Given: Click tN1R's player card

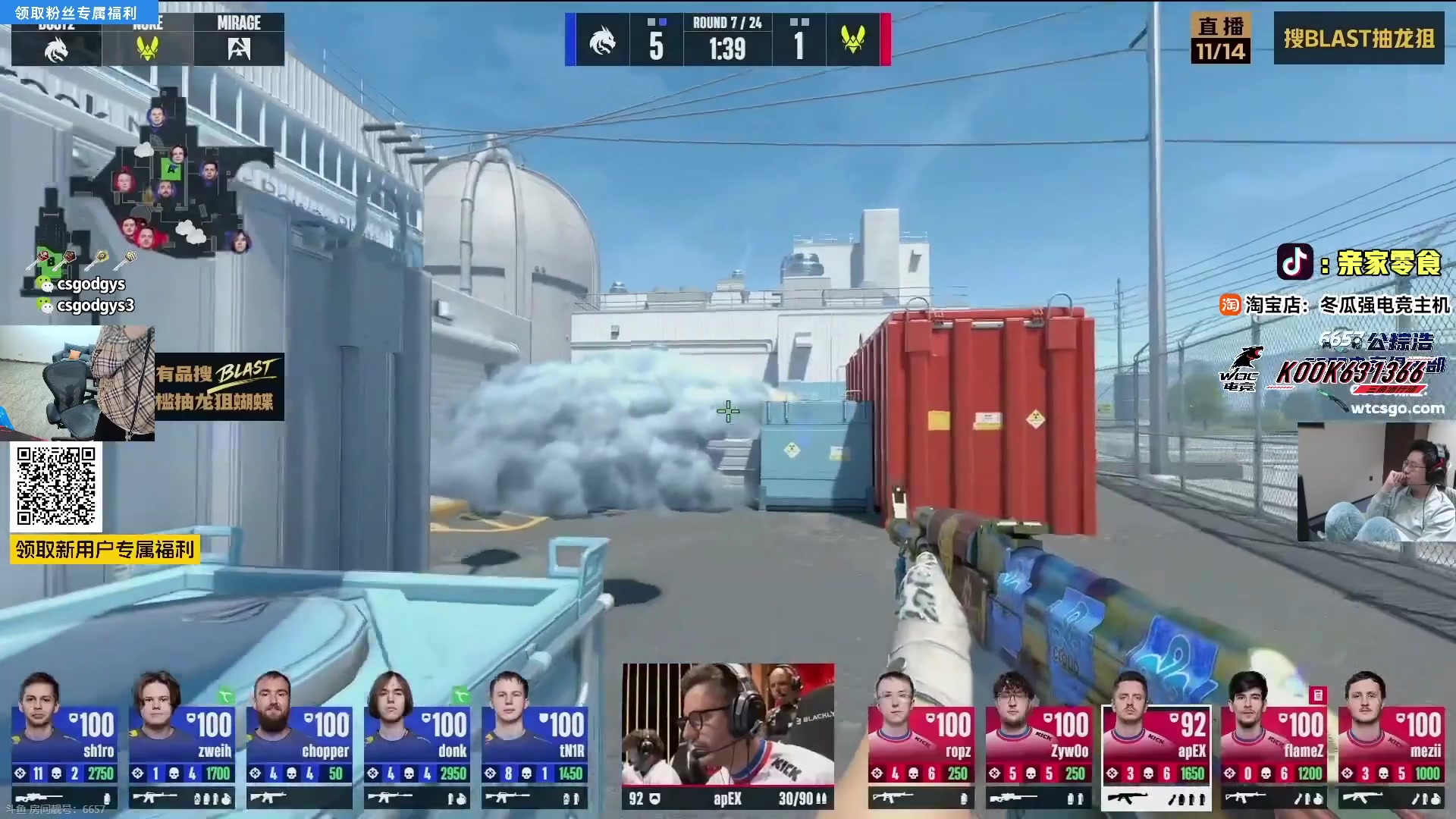Looking at the screenshot, I should (x=535, y=739).
